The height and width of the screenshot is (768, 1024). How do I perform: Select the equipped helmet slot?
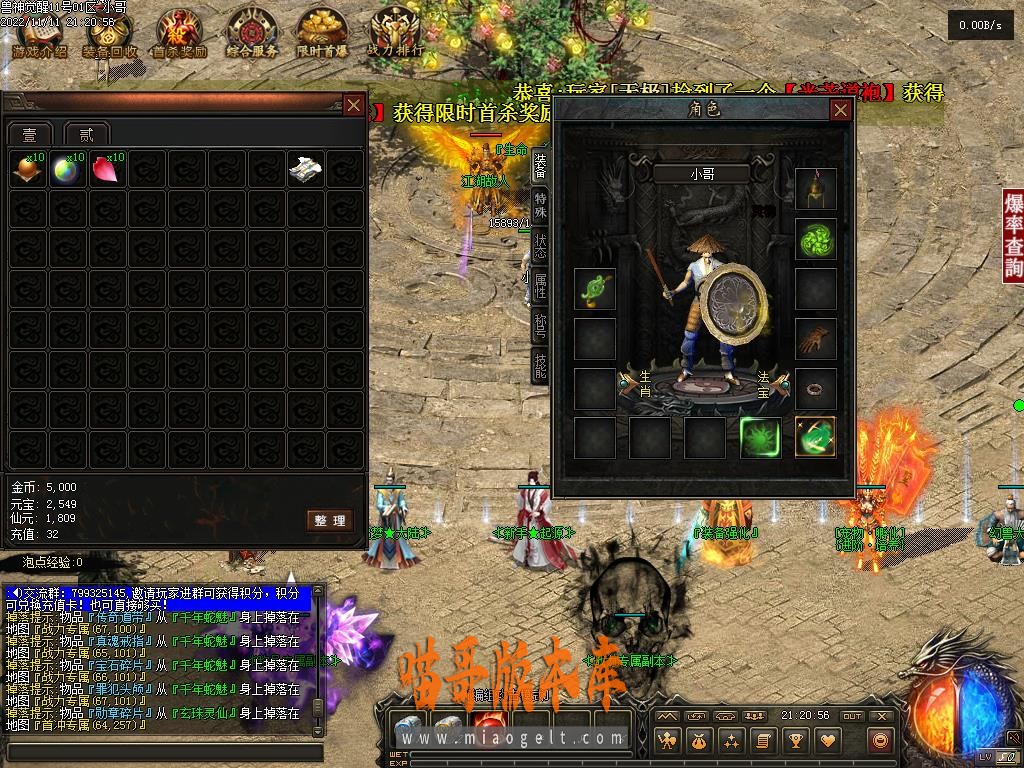point(815,188)
